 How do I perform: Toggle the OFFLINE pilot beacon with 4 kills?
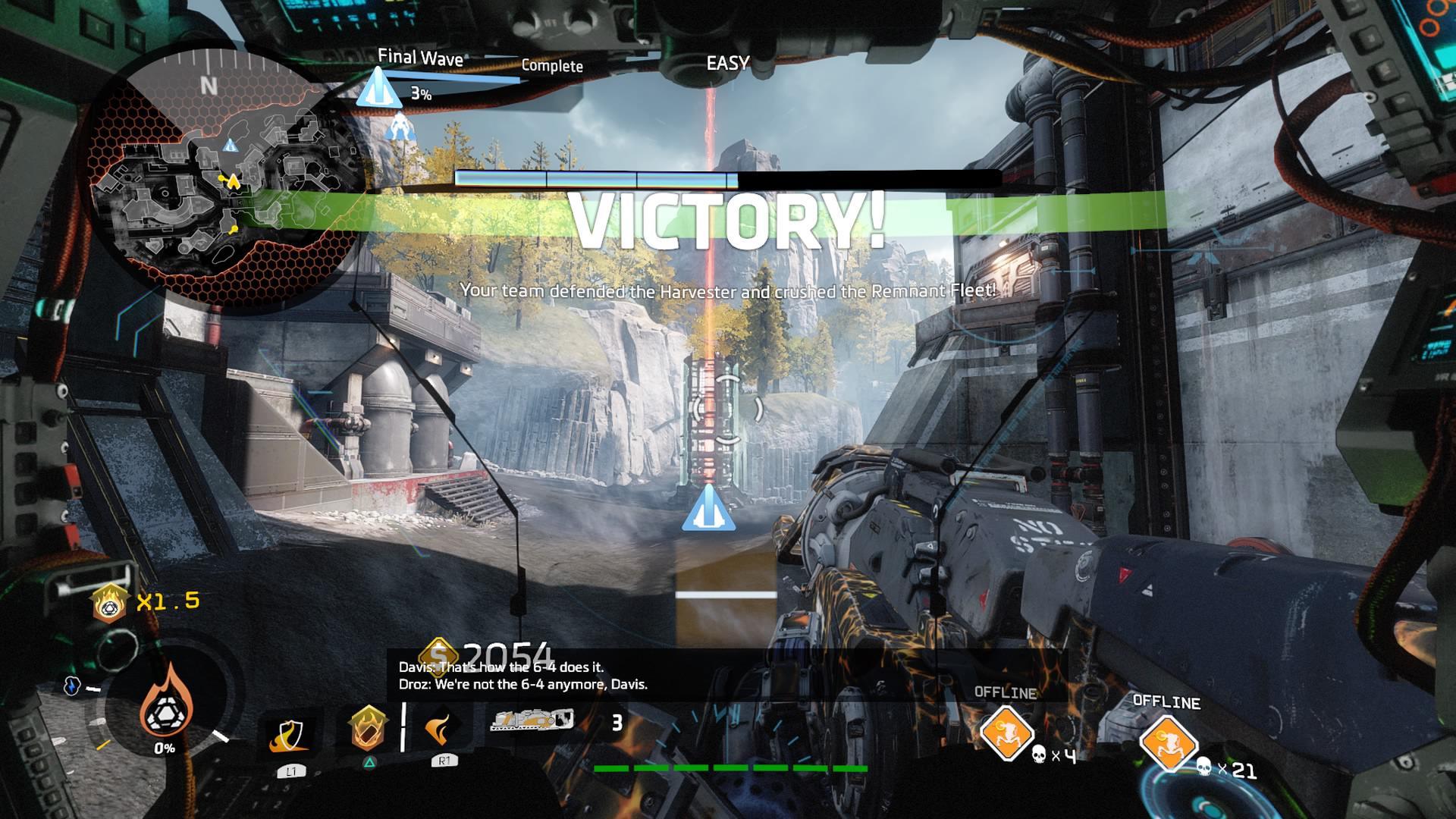pos(1008,733)
